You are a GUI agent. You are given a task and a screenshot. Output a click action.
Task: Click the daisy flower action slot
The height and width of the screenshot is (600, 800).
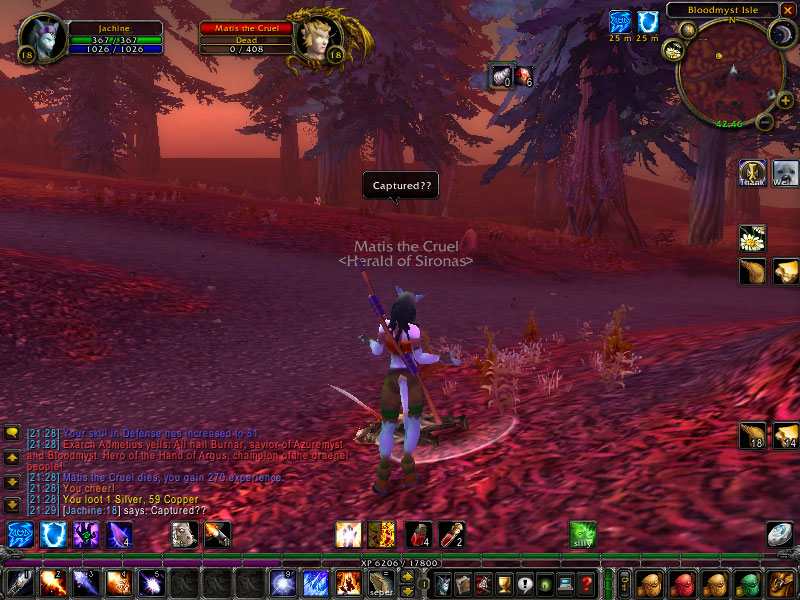(752, 238)
